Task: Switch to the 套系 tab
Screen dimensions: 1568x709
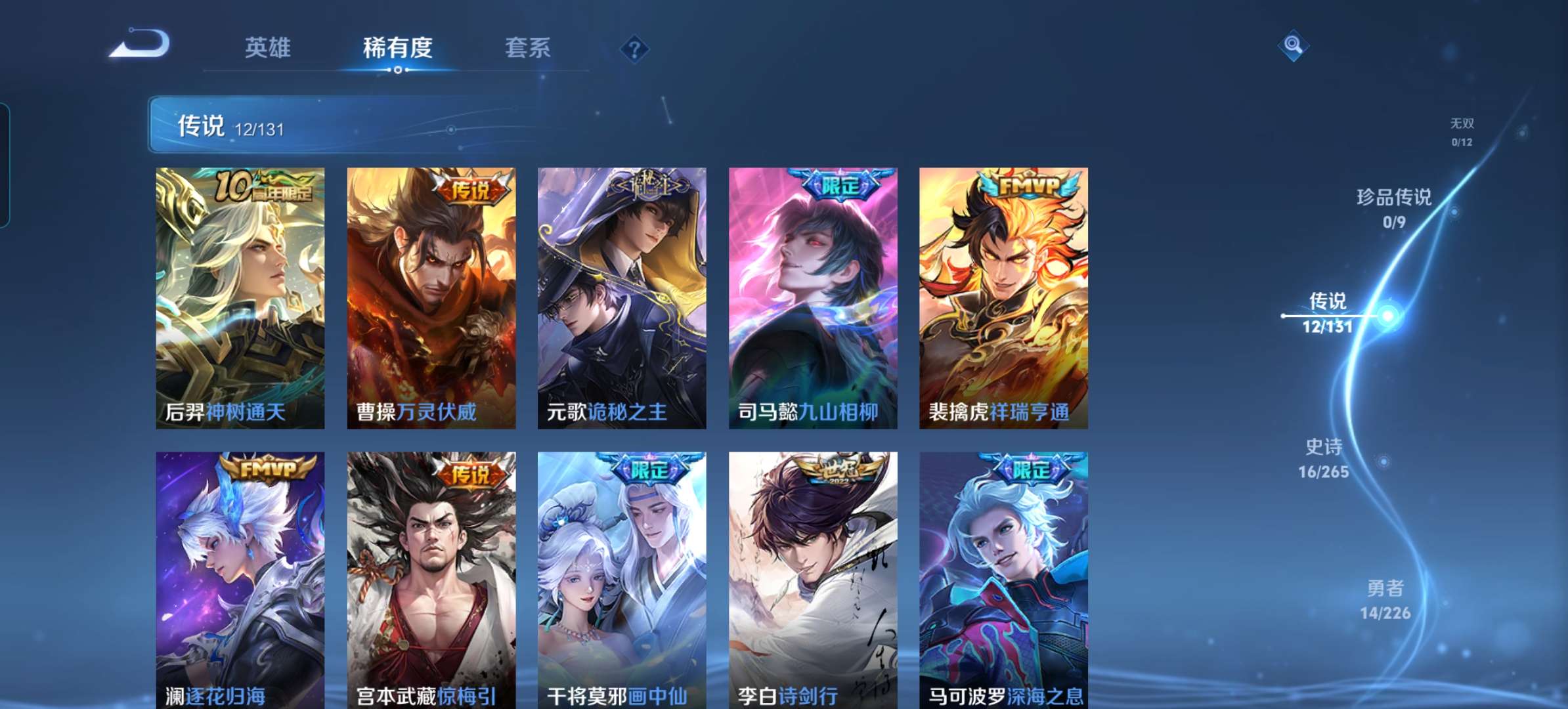Action: tap(527, 47)
